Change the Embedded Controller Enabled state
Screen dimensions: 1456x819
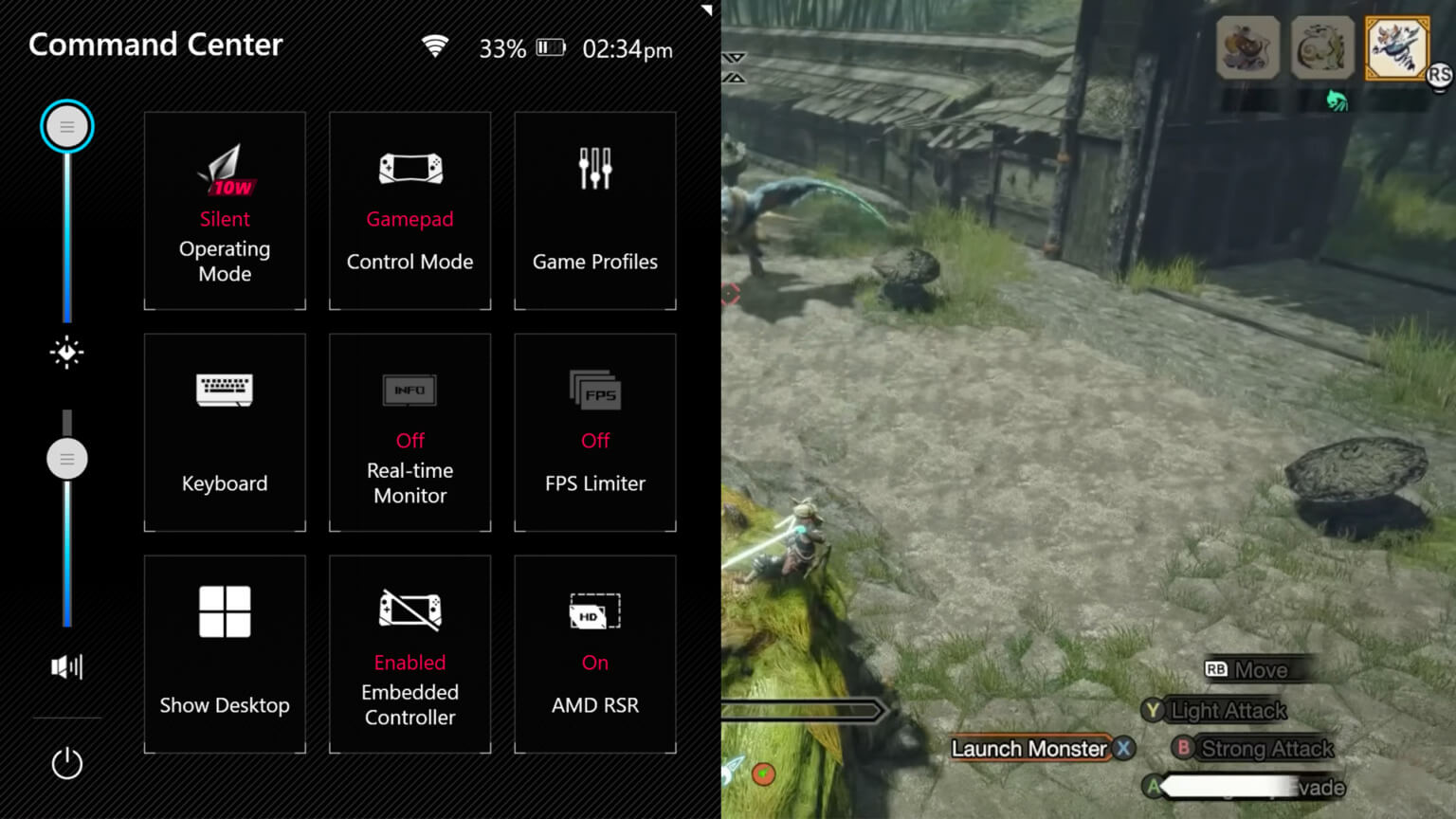coord(409,654)
